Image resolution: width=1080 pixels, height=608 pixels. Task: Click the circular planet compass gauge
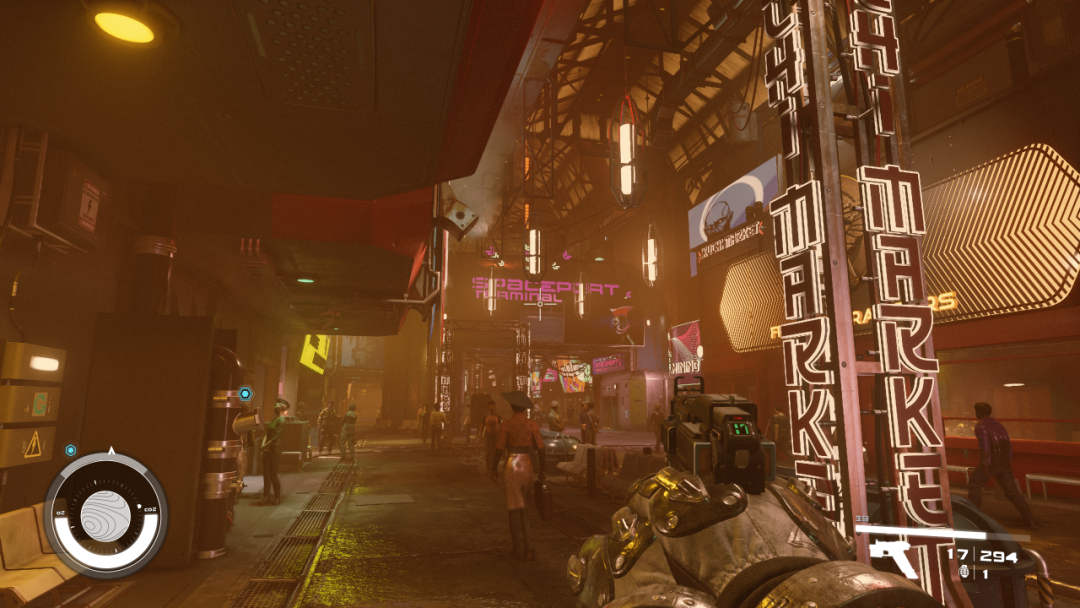pos(106,514)
